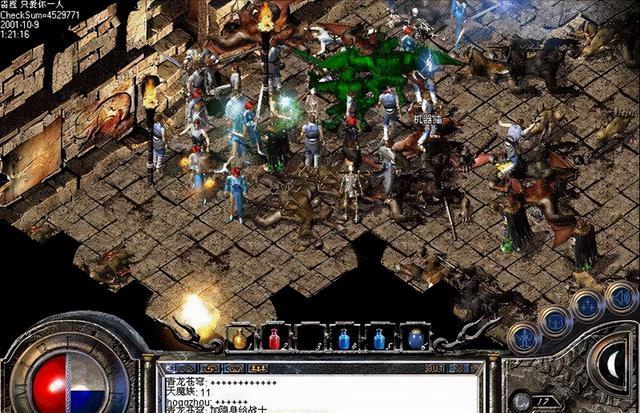This screenshot has width=640, height=413.
Task: Use the yellow potion in the belt
Action: 241,338
